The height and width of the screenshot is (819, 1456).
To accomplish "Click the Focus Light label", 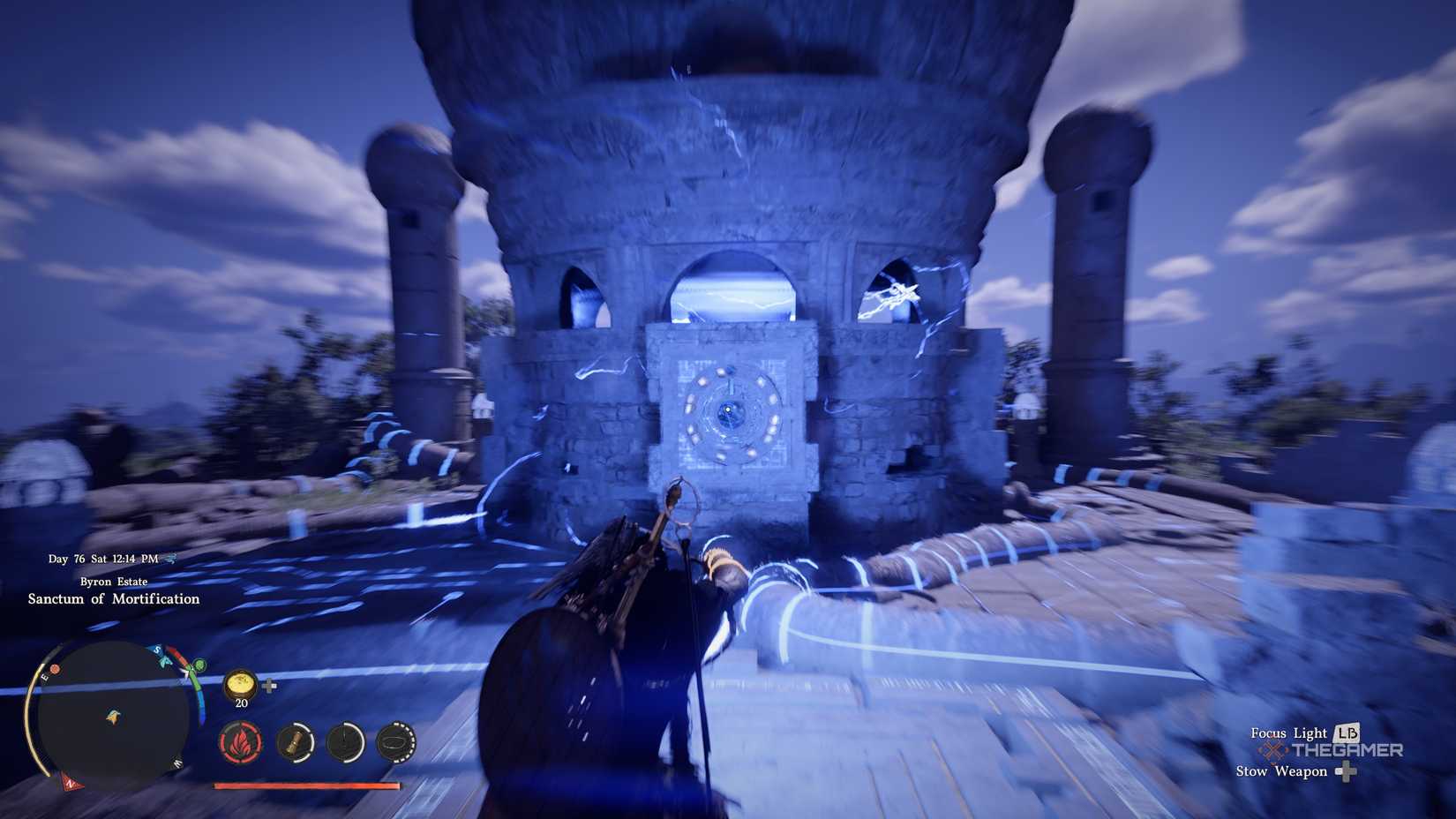I will 1289,733.
